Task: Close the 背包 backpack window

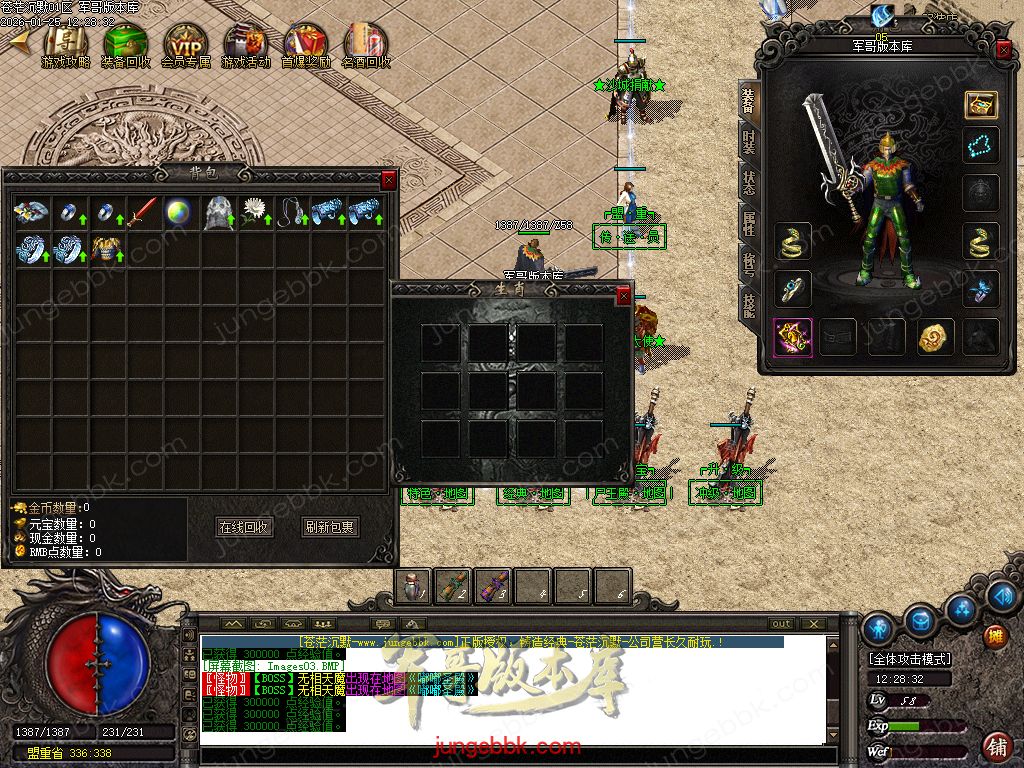Action: click(x=389, y=180)
